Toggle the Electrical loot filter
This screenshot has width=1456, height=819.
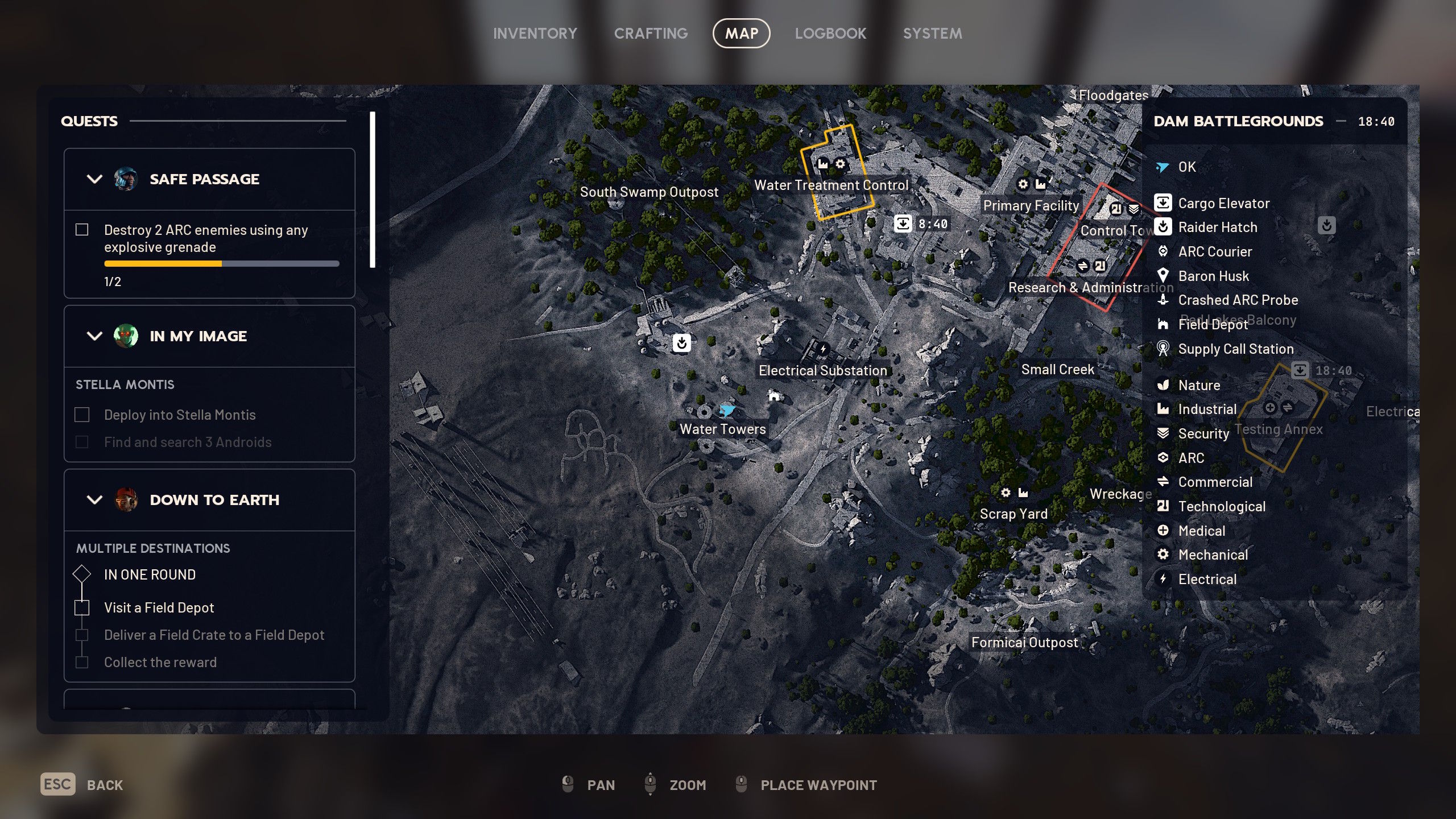coord(1207,579)
